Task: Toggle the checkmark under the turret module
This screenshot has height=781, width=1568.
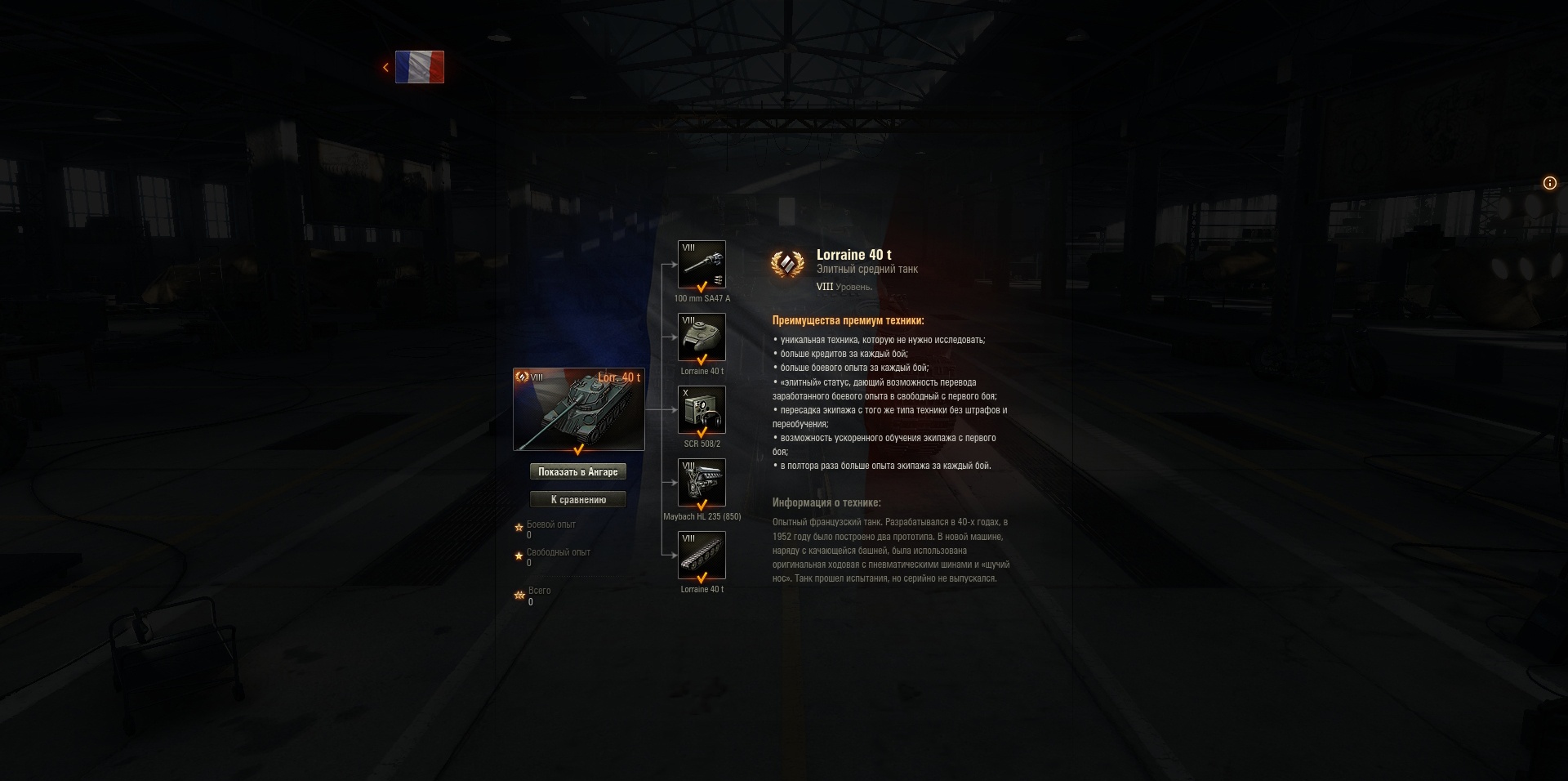Action: [x=701, y=359]
